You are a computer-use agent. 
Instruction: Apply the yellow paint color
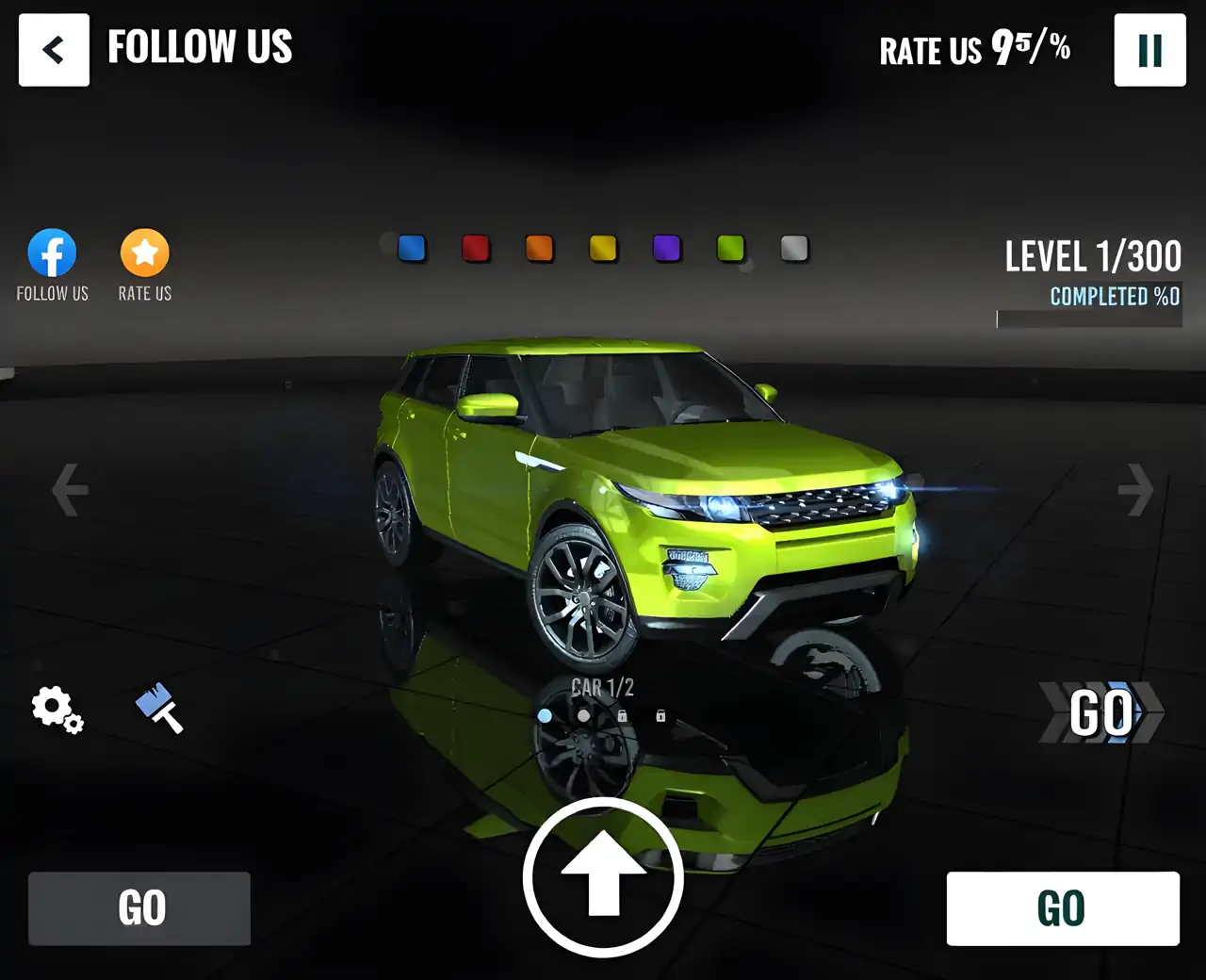(603, 248)
